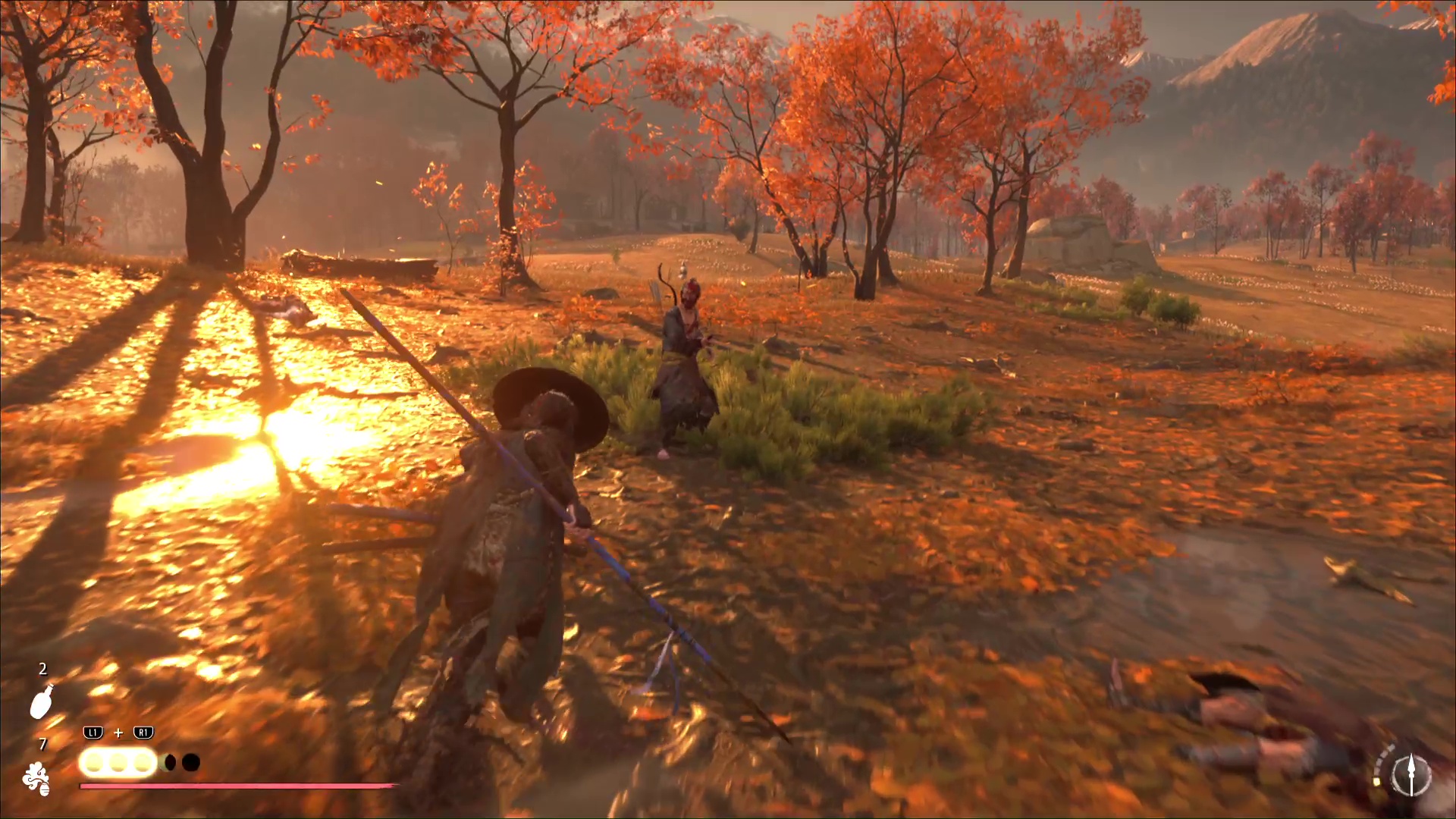Select the circular spear weapon icon
This screenshot has height=819, width=1456.
point(1410,776)
